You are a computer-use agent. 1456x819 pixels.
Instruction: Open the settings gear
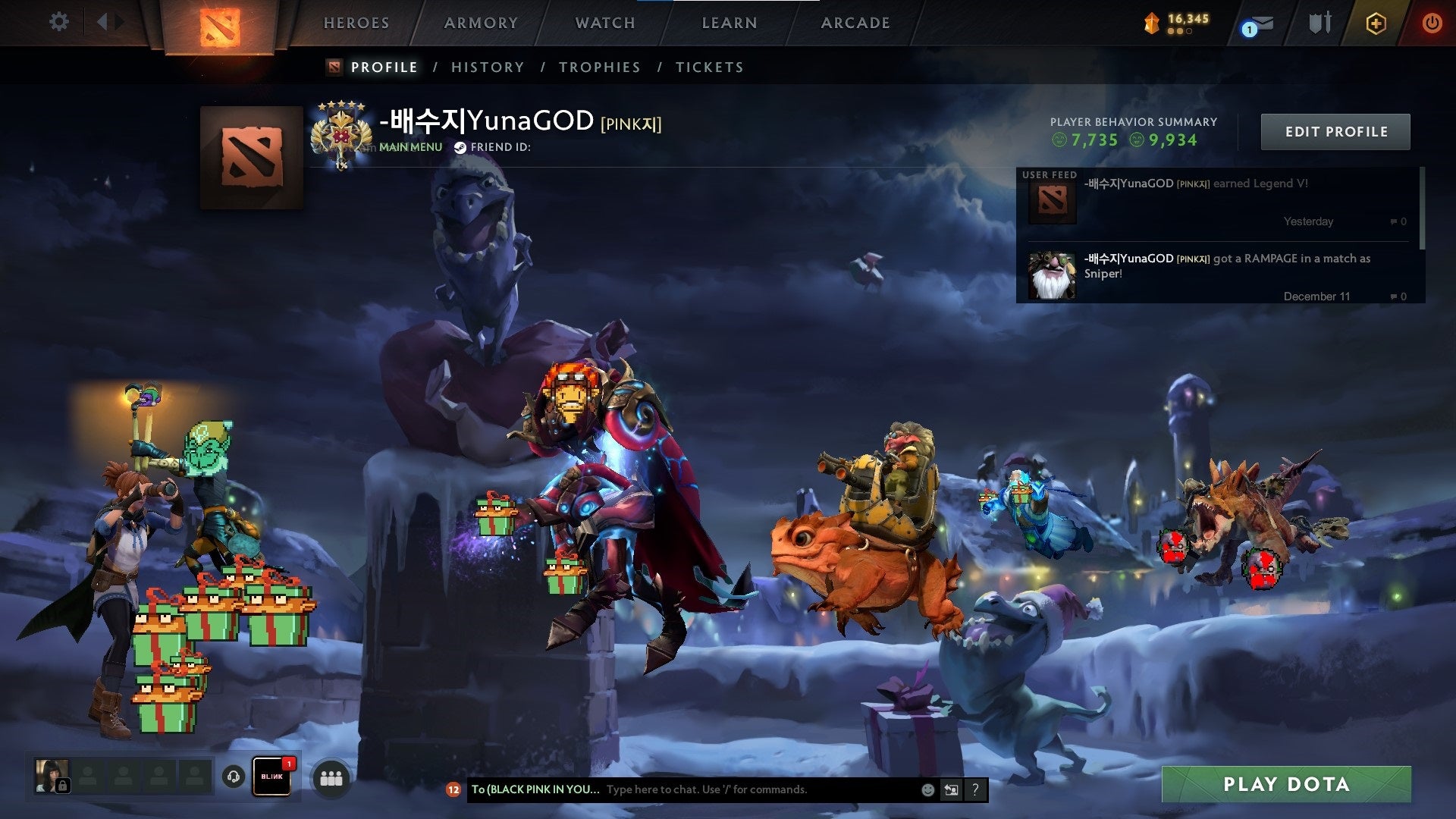[58, 22]
